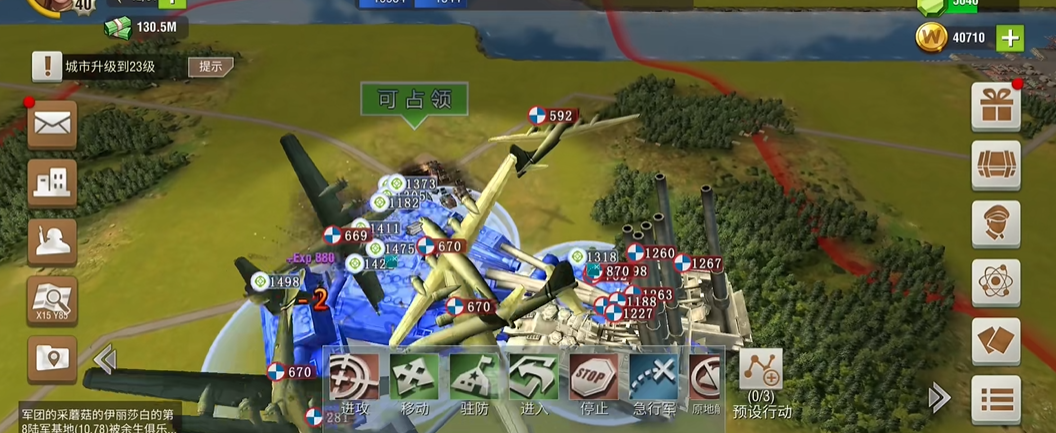Select the 驻防 garrison command

point(474,384)
